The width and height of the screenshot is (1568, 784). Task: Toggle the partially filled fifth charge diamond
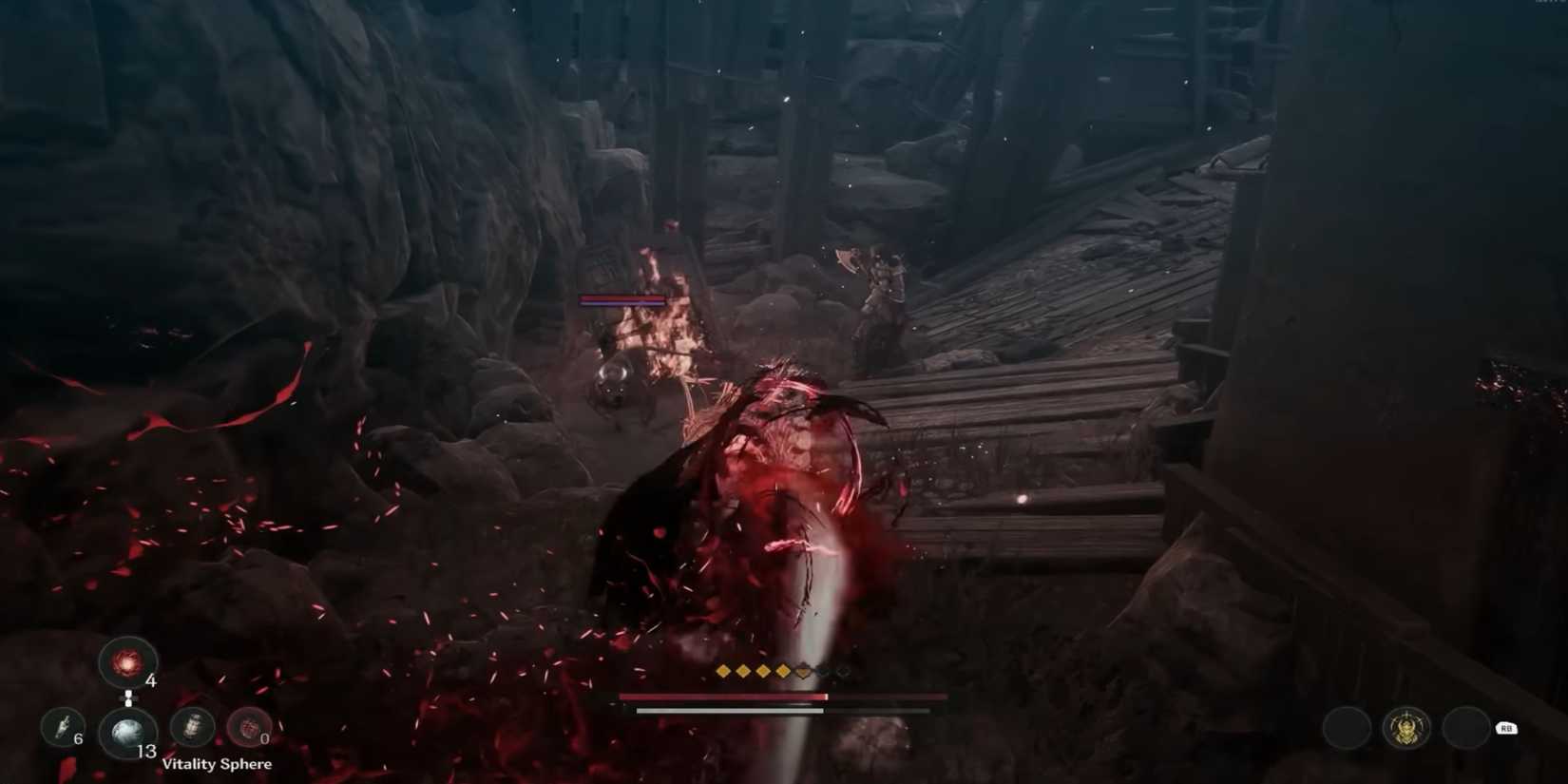(802, 671)
